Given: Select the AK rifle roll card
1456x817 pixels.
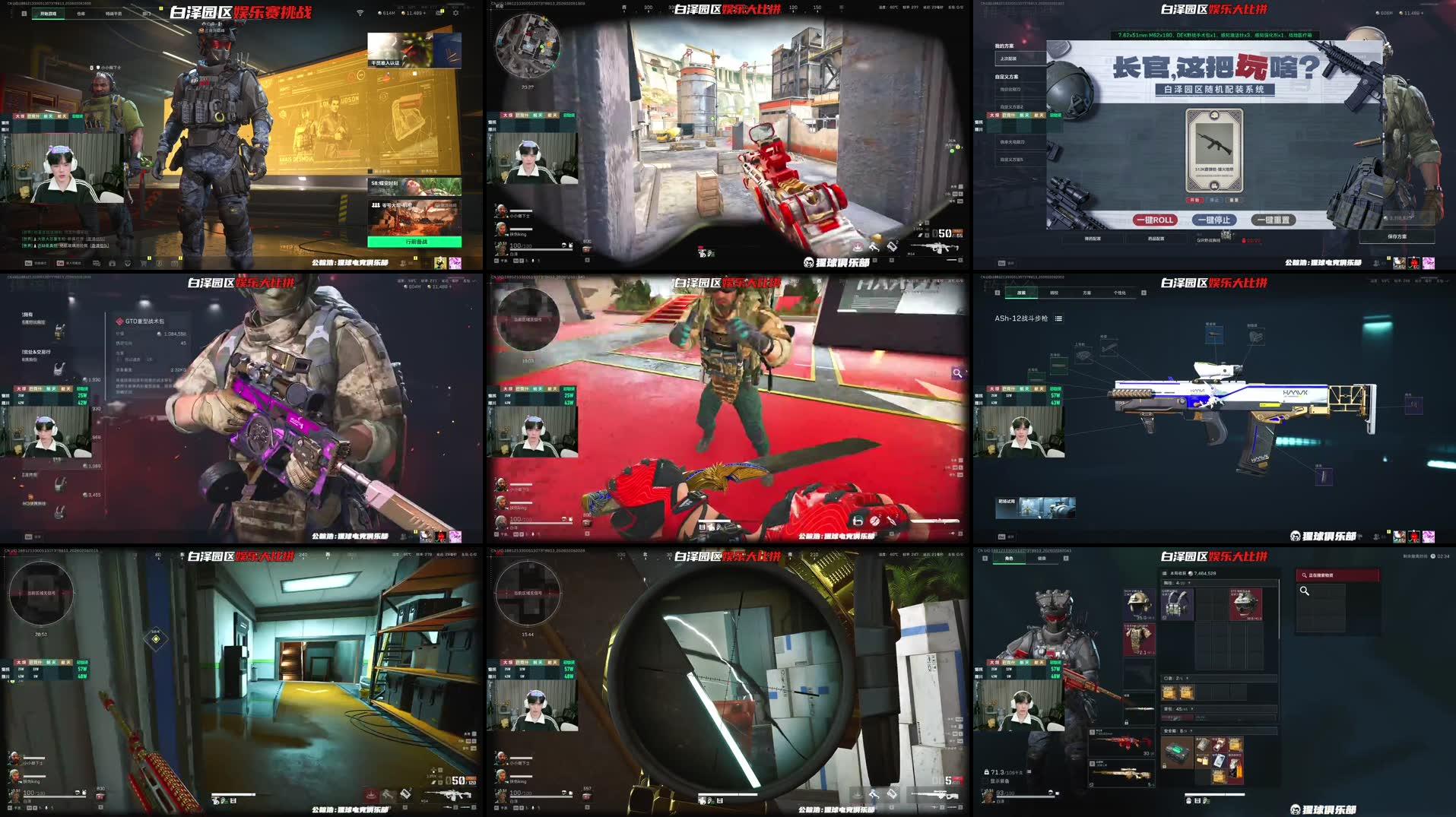Looking at the screenshot, I should pyautogui.click(x=1214, y=150).
